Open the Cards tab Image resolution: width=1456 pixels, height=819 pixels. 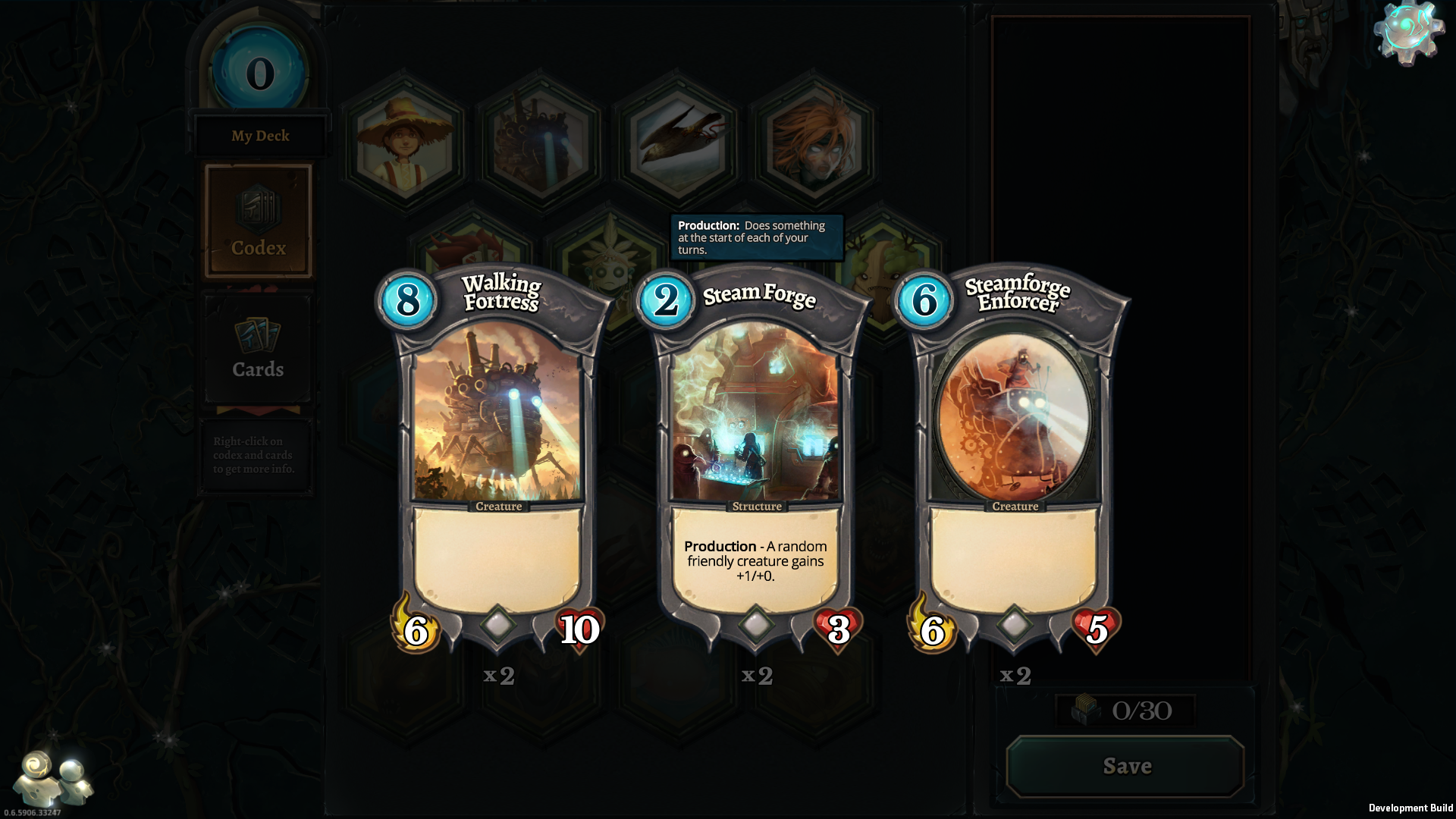(x=258, y=349)
